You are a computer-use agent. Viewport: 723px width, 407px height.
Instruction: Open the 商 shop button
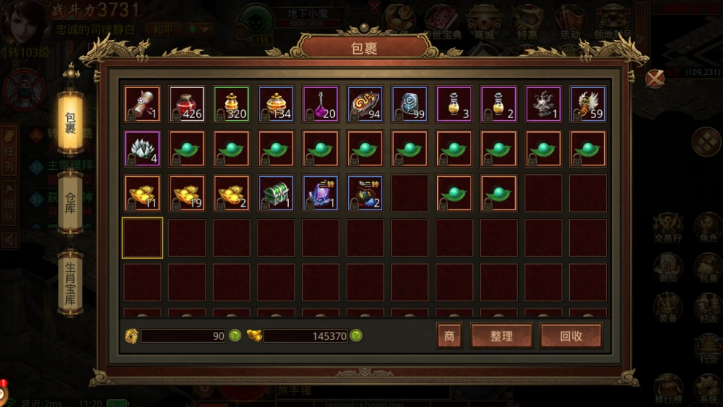(x=449, y=336)
